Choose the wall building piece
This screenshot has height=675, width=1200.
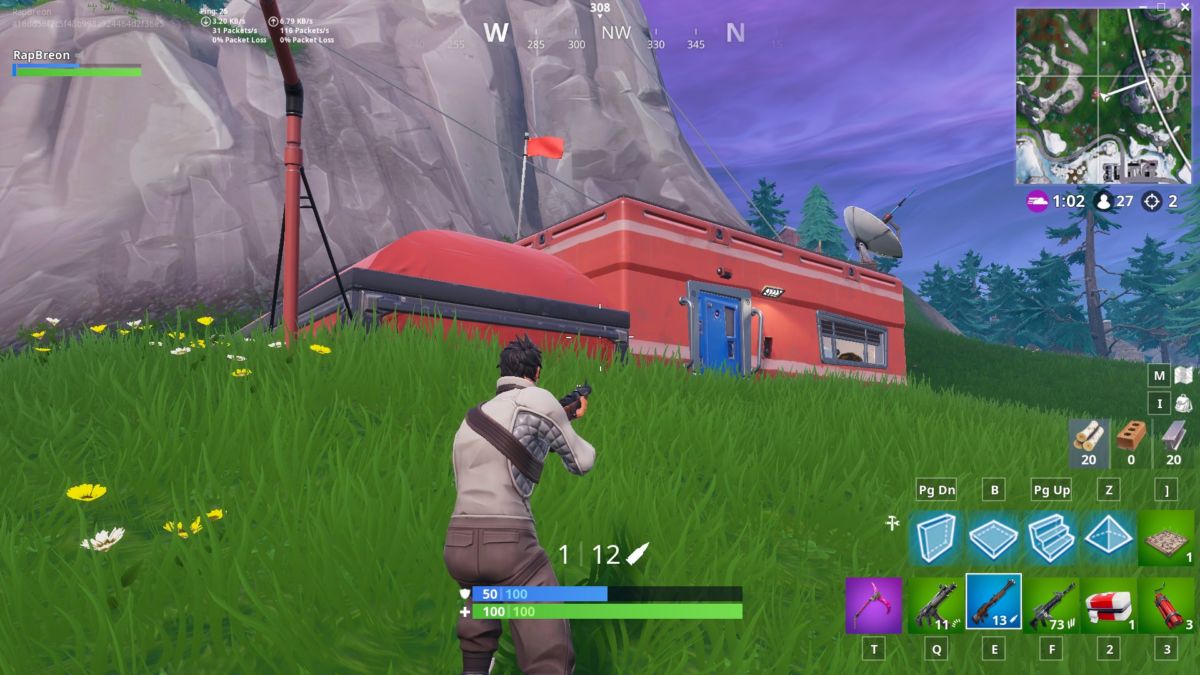click(x=936, y=538)
